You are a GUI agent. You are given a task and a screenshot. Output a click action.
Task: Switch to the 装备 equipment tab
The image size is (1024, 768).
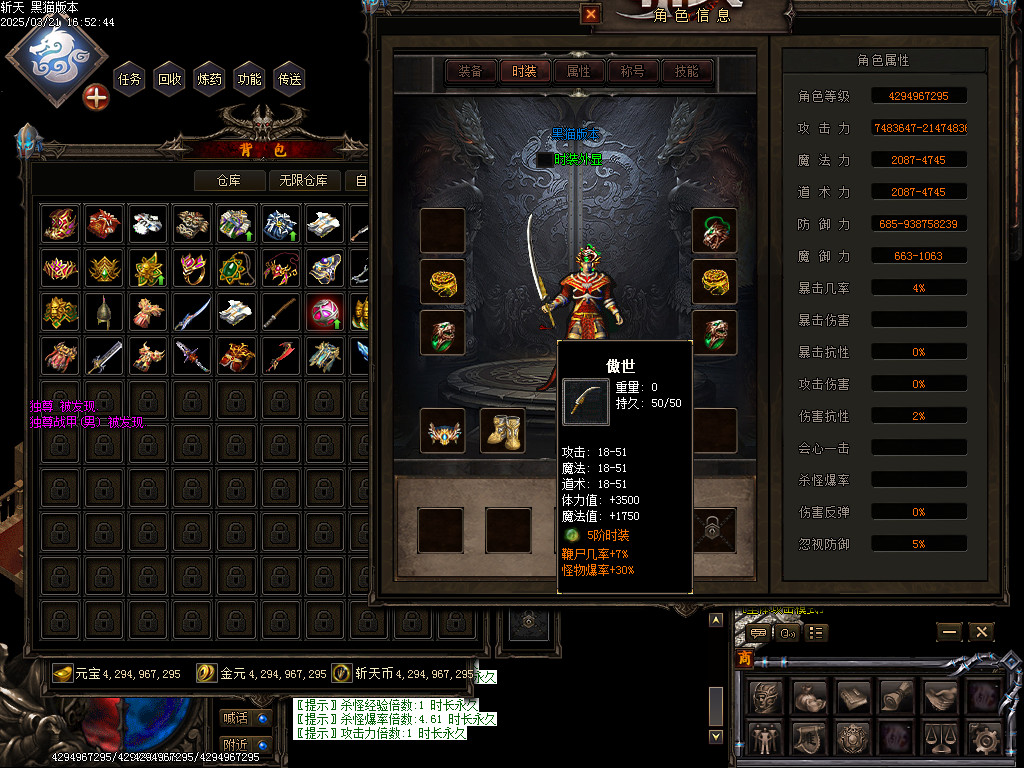[x=470, y=71]
